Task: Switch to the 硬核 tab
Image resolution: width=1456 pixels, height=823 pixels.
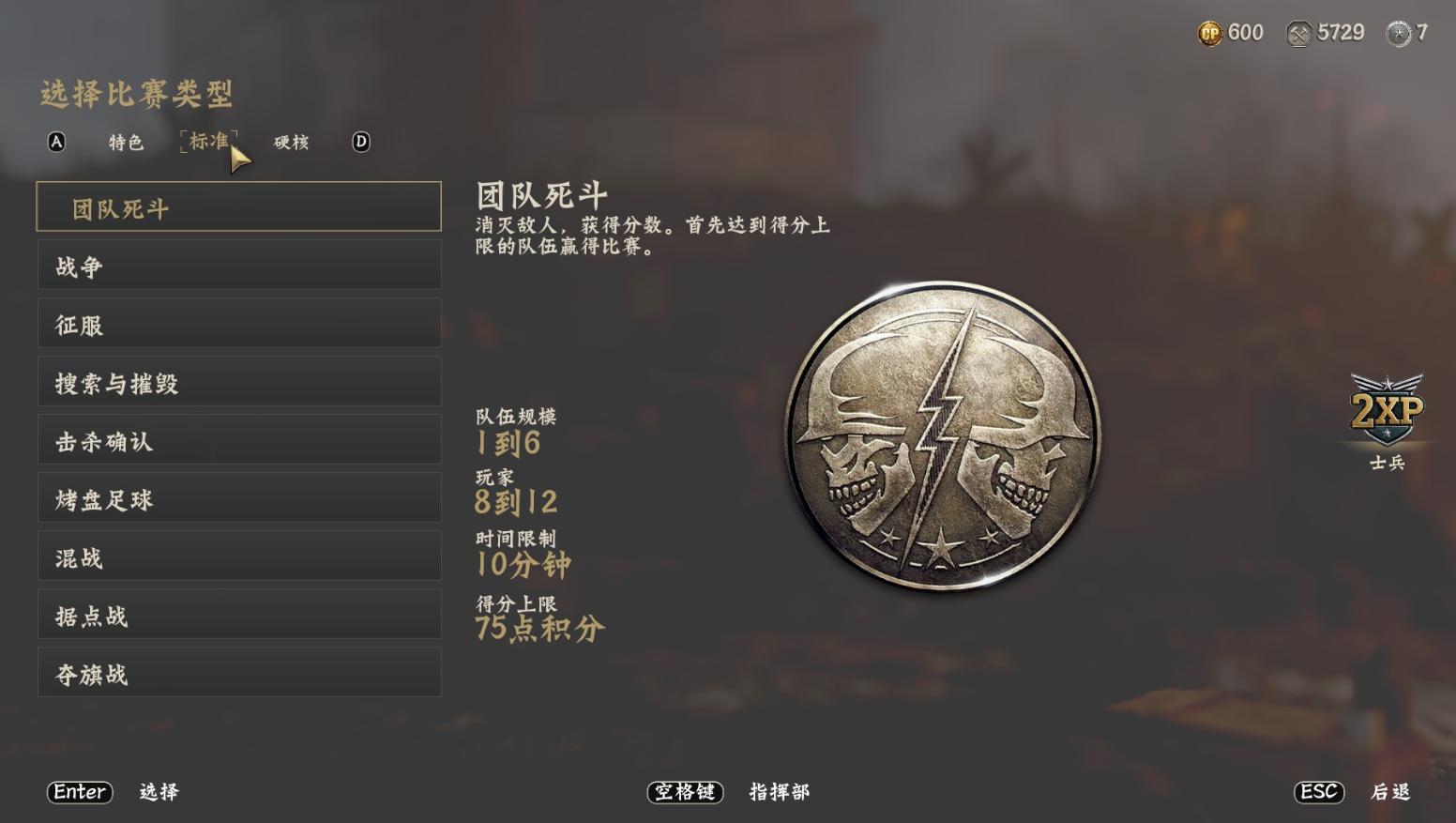Action: (x=291, y=142)
